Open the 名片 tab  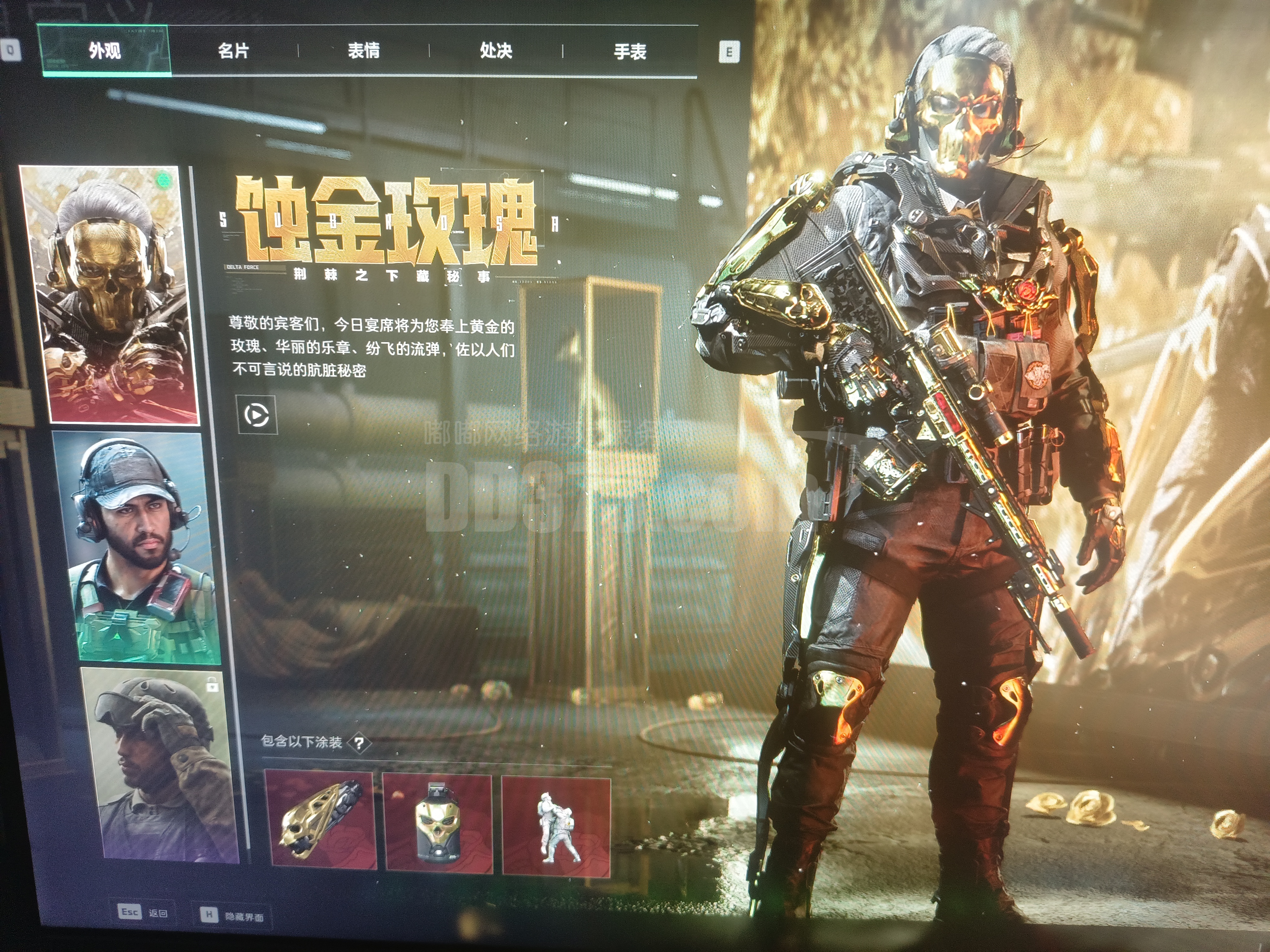(234, 51)
